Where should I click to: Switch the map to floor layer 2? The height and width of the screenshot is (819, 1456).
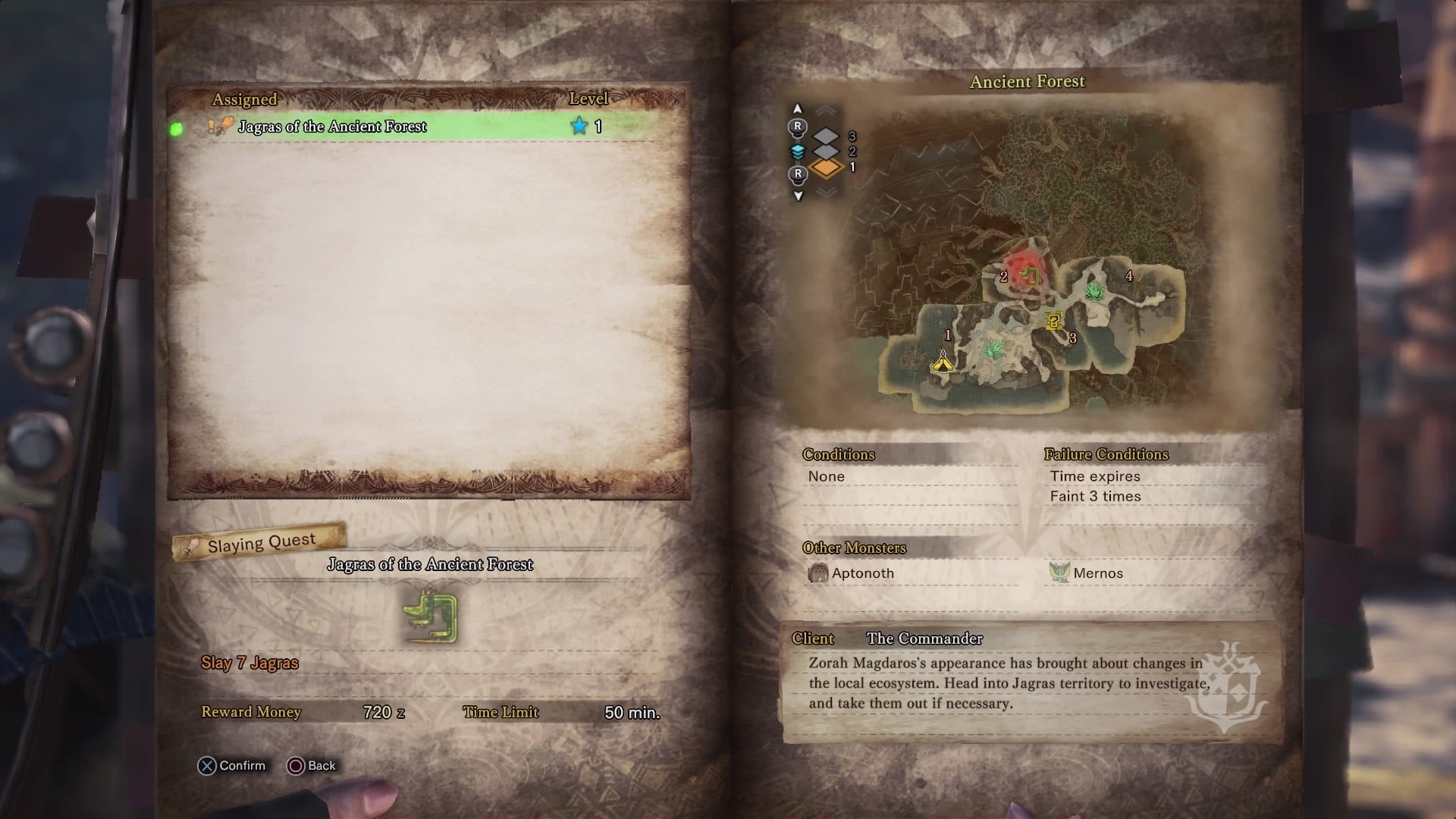(x=827, y=151)
